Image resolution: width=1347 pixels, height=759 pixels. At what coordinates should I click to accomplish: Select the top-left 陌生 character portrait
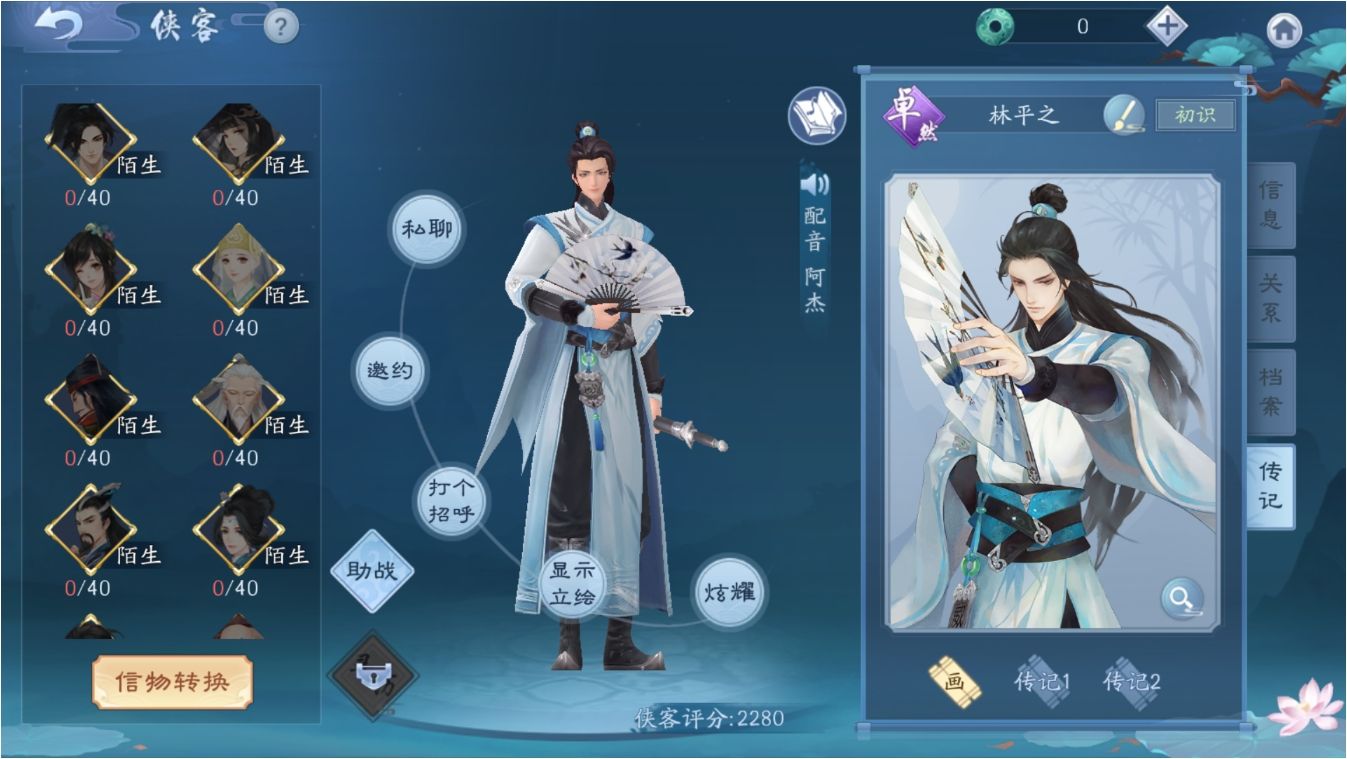[x=90, y=140]
